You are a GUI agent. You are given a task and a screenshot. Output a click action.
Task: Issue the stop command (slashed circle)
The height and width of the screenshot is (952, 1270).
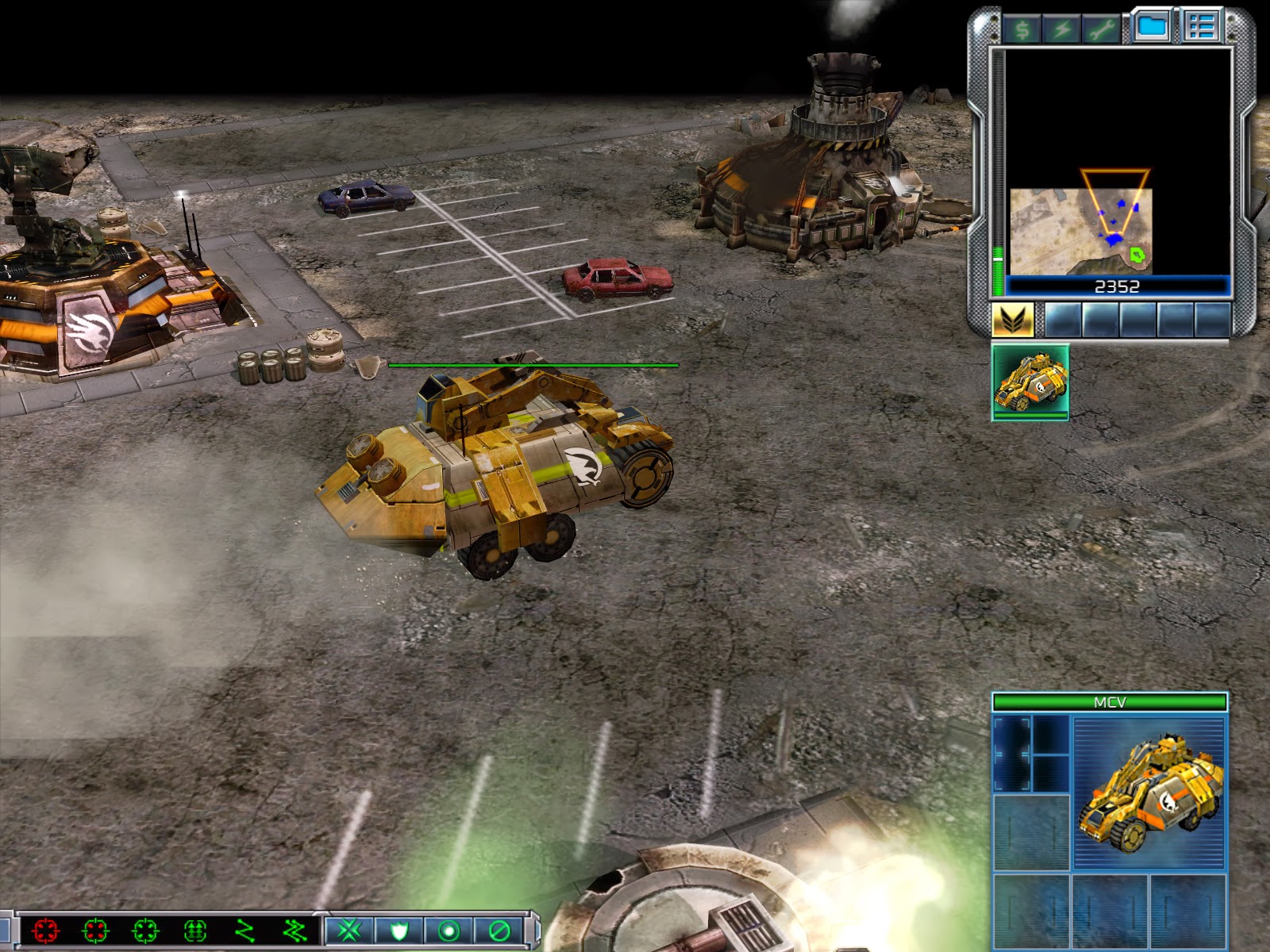point(498,930)
